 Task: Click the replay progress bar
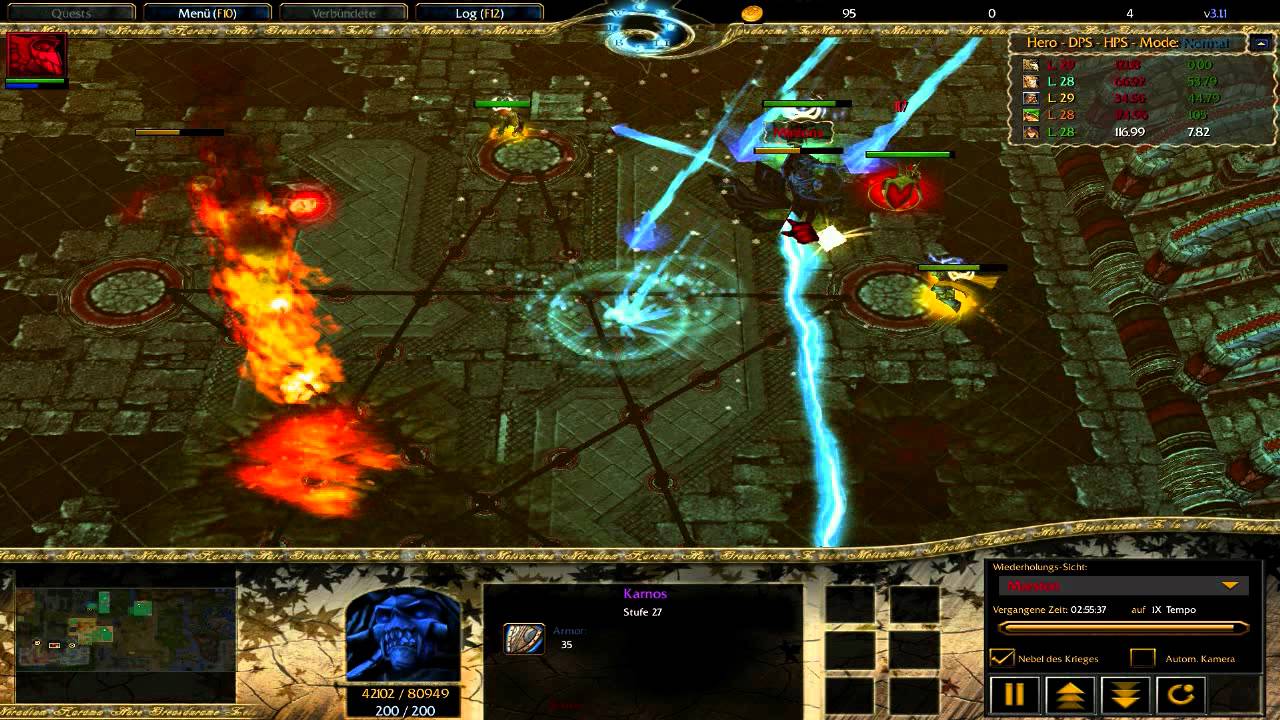1124,627
